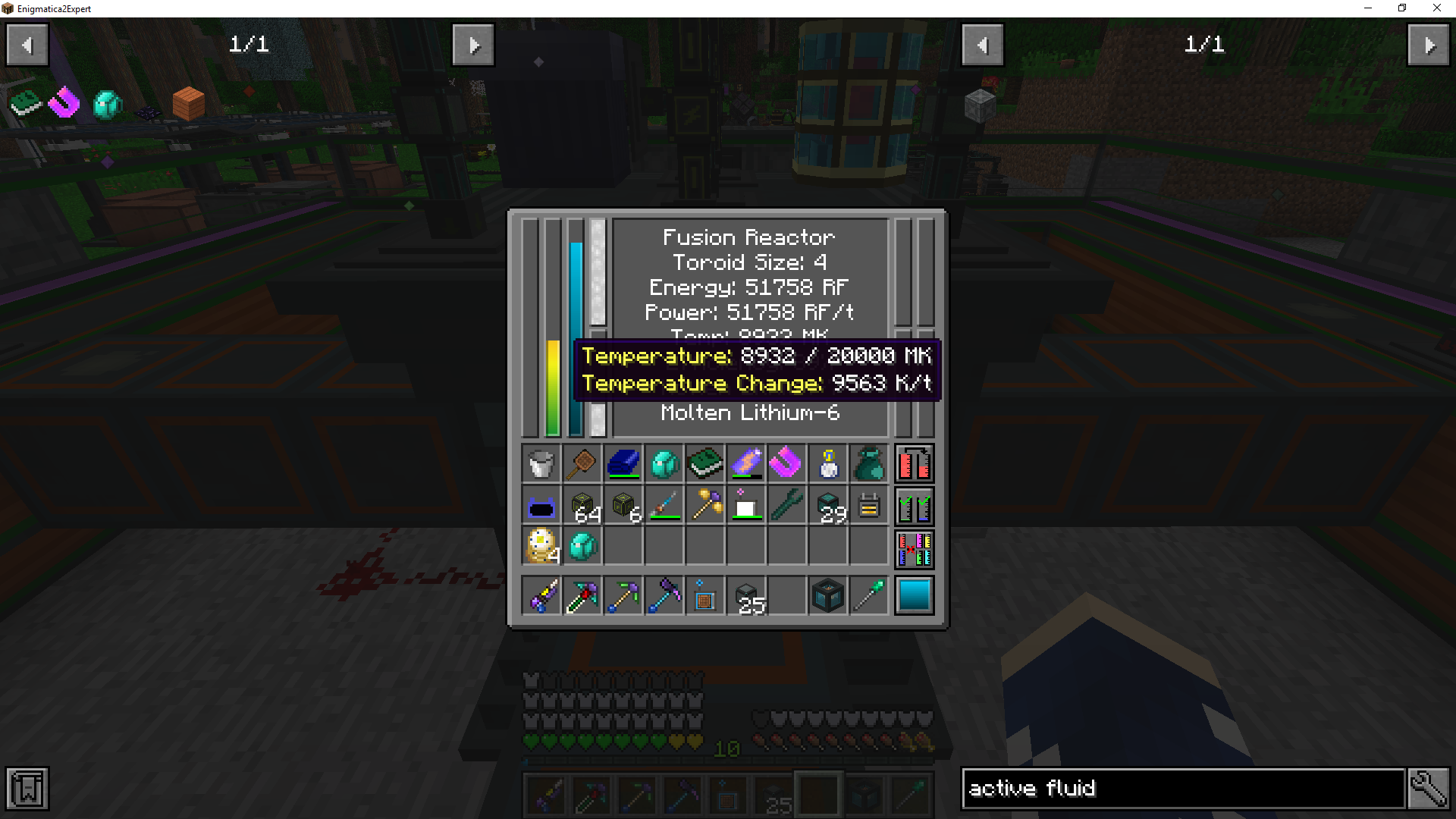Image resolution: width=1456 pixels, height=819 pixels.
Task: Click the ender chest stack of 29
Action: coord(828,506)
